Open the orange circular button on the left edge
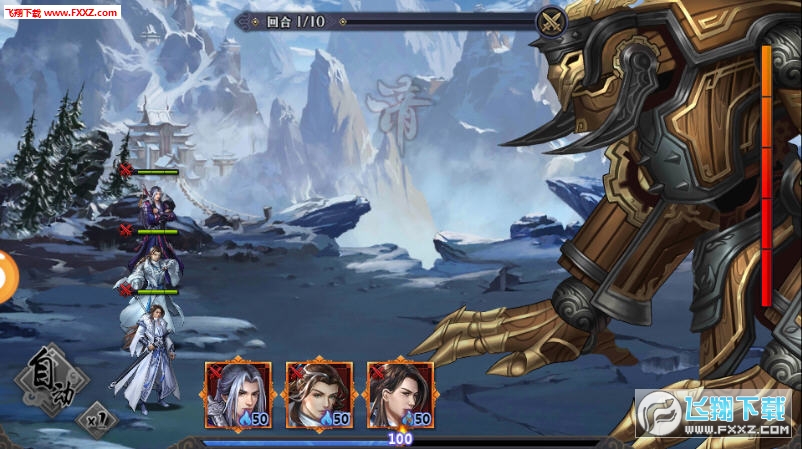Screen dimensions: 802x449 5,275
